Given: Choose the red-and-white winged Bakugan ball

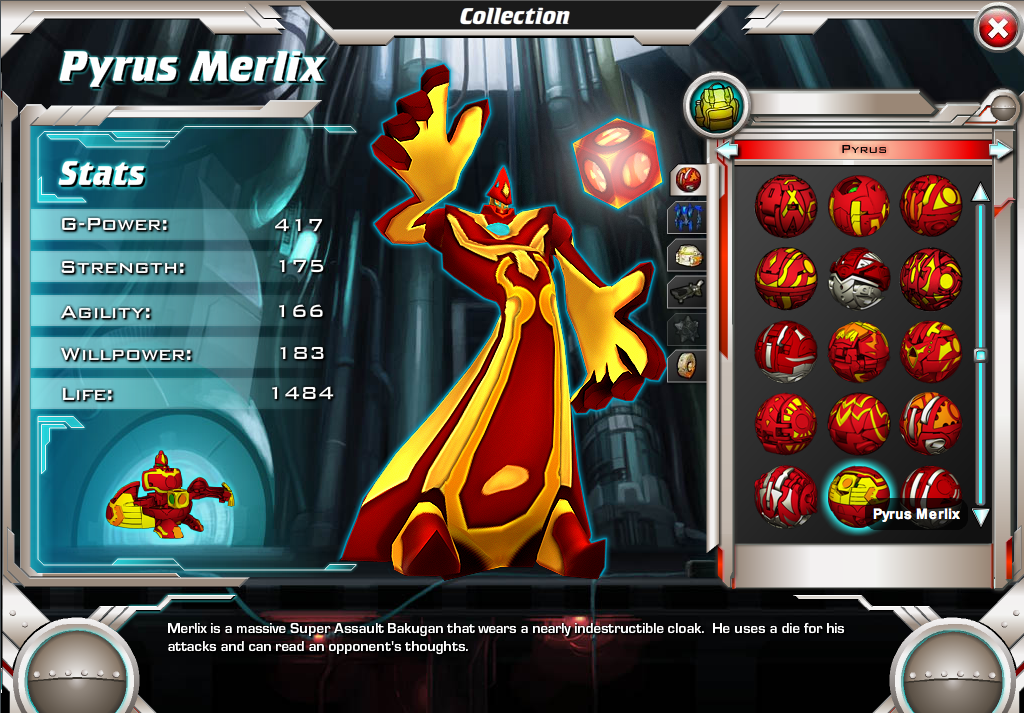Looking at the screenshot, I should 858,277.
